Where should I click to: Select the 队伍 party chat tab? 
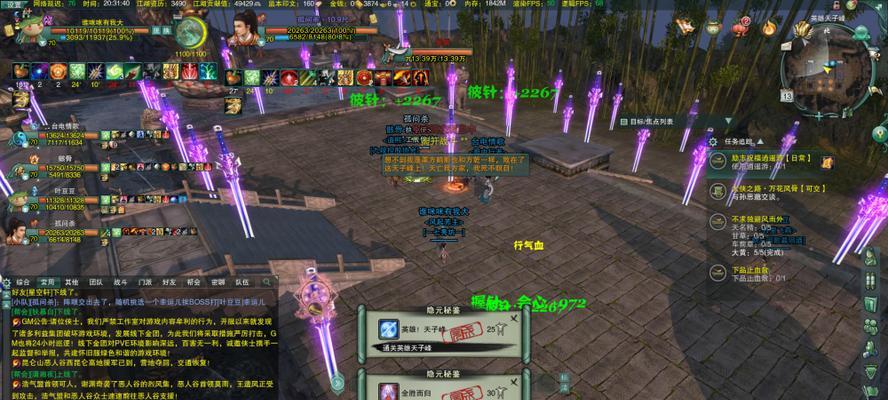244,282
